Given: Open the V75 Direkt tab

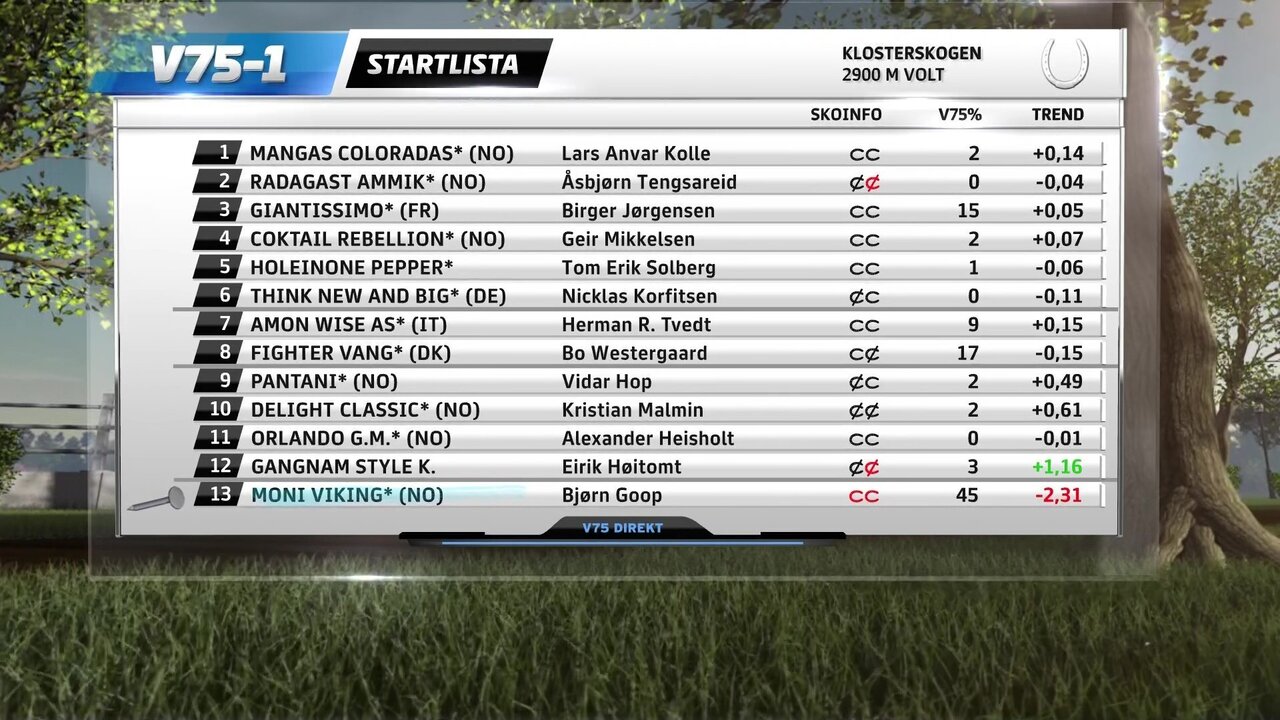Looking at the screenshot, I should point(622,528).
